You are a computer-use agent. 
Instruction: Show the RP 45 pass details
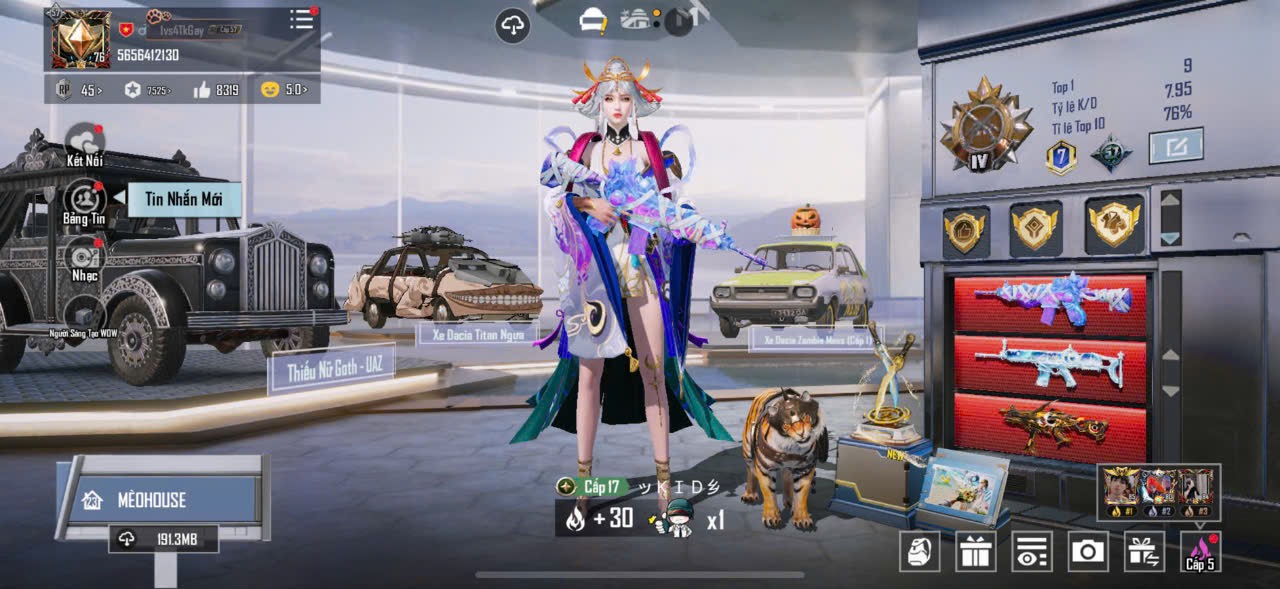click(x=77, y=90)
